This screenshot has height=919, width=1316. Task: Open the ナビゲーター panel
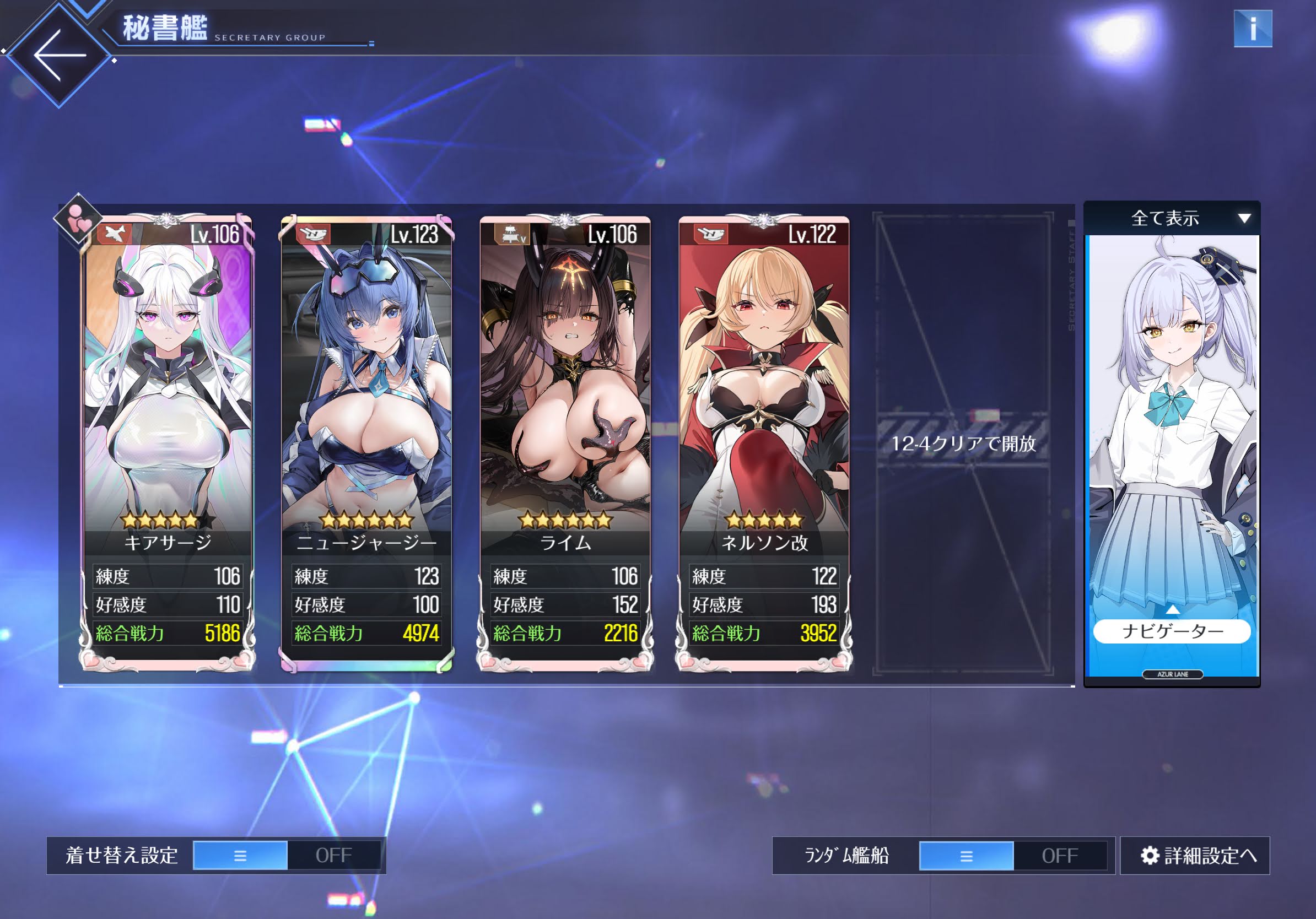point(1172,631)
